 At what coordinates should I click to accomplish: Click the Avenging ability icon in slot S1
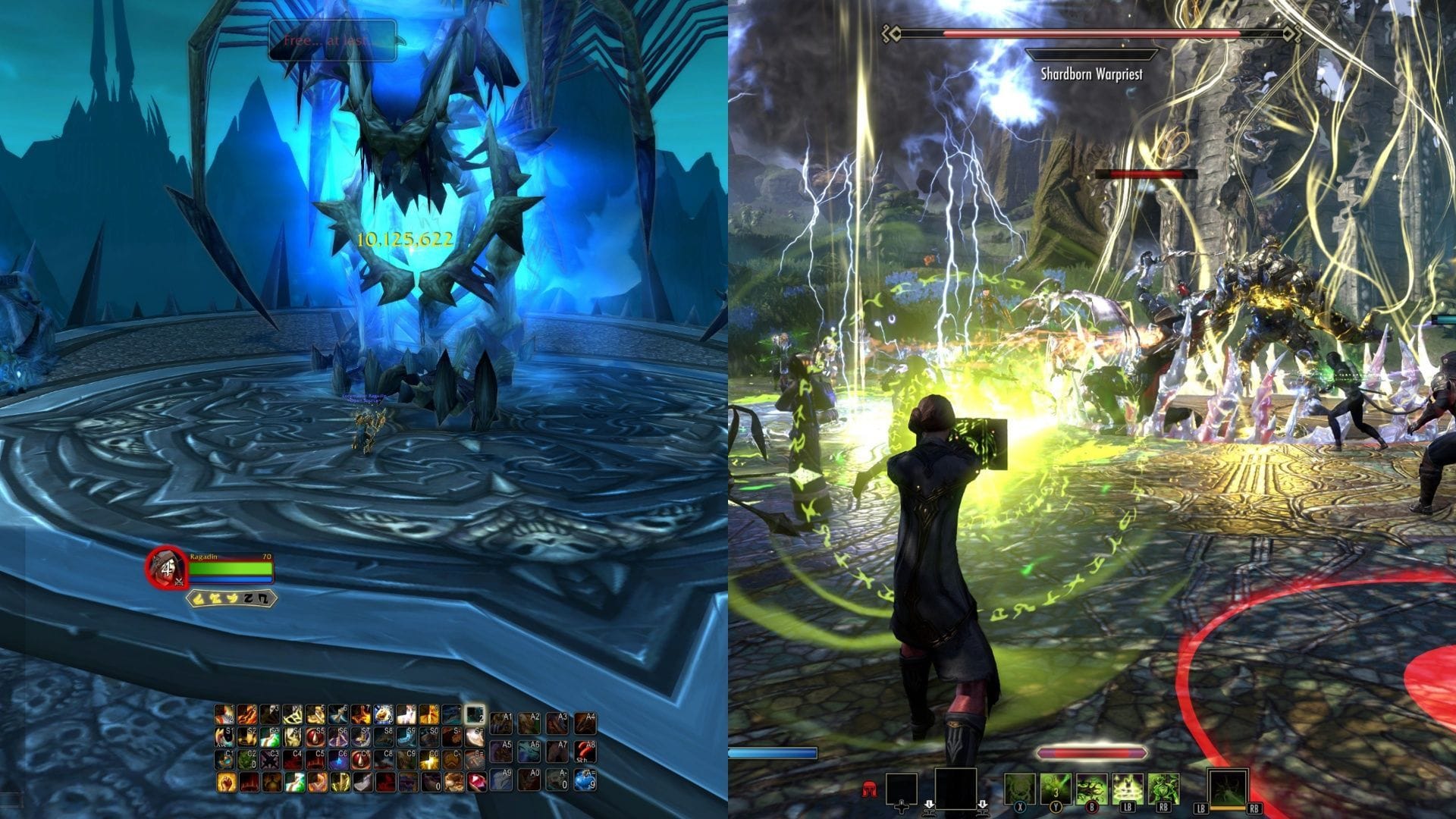point(224,736)
